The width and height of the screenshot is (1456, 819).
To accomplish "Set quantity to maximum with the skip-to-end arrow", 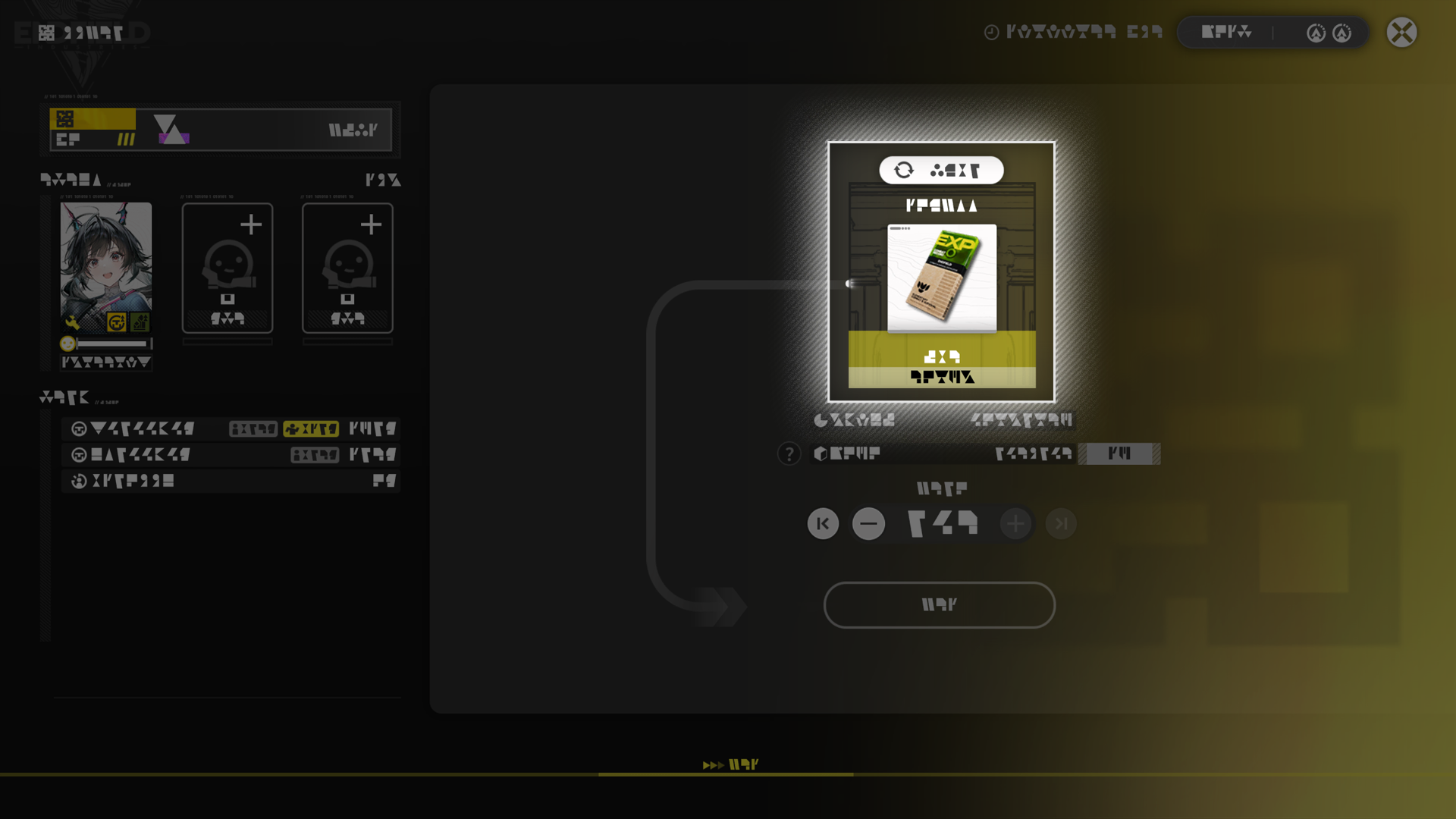I will [x=1060, y=523].
